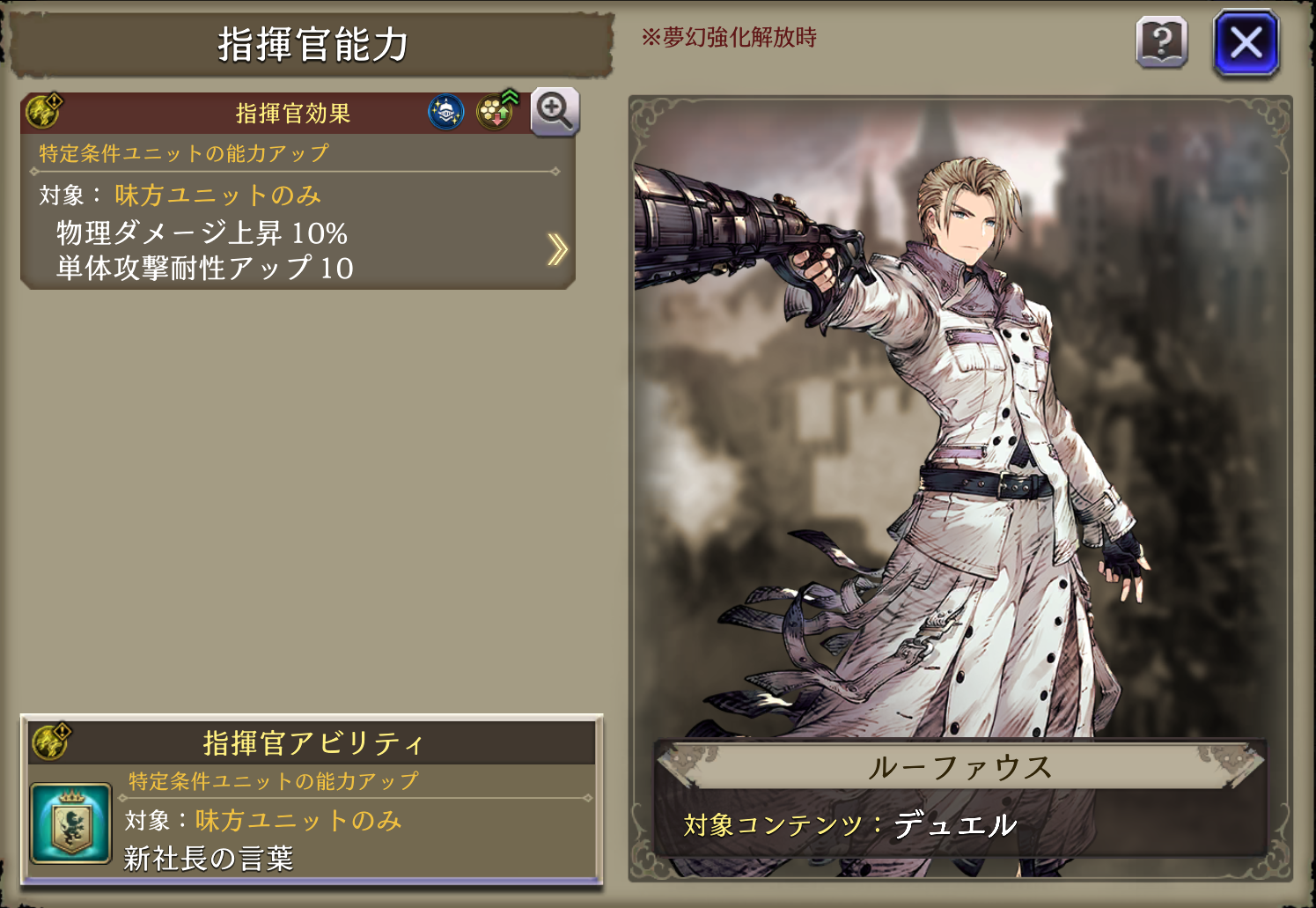Open the help book button
This screenshot has width=1316, height=908.
point(1162,42)
